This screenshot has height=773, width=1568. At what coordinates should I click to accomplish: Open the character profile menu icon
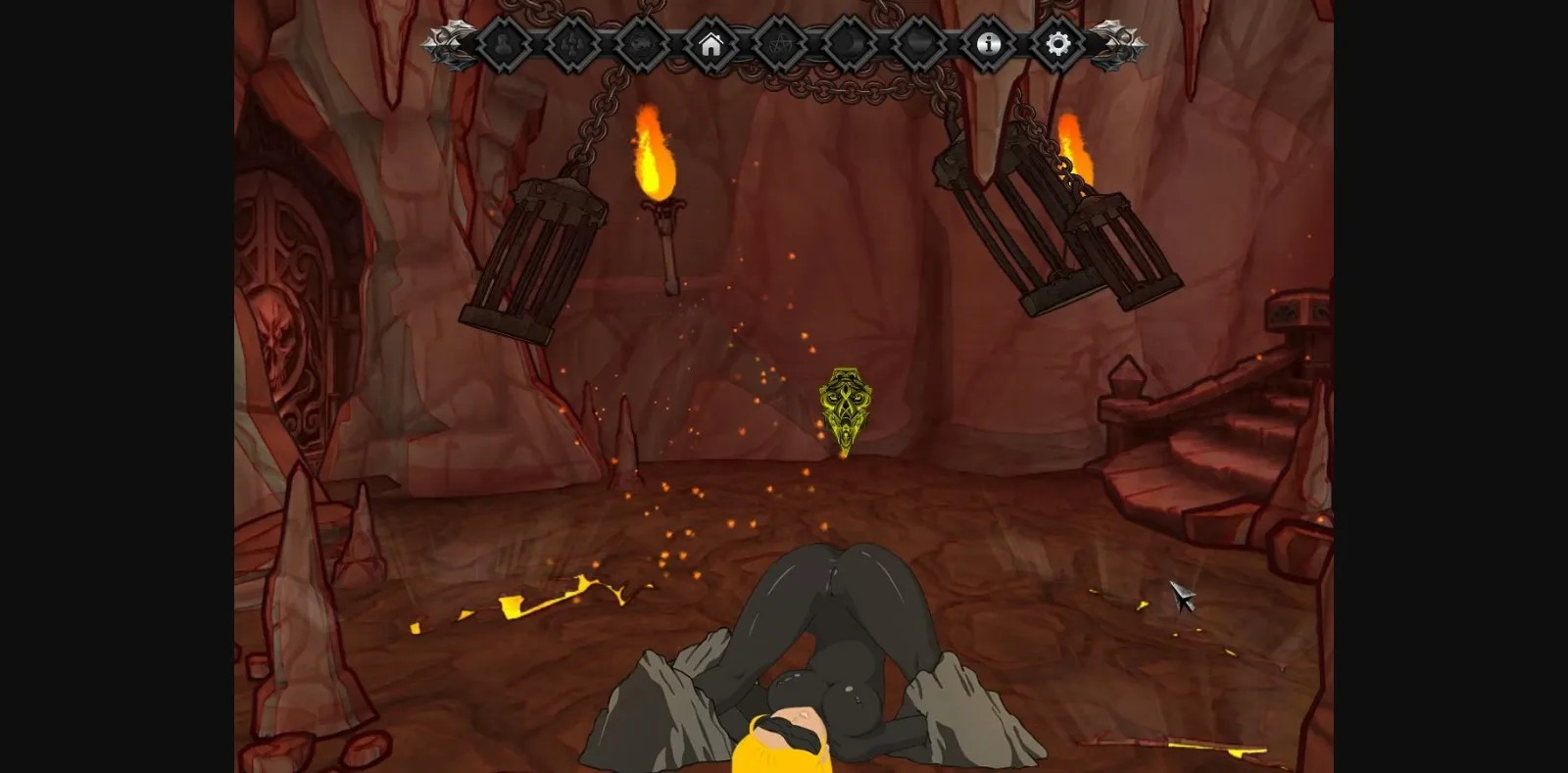click(502, 43)
